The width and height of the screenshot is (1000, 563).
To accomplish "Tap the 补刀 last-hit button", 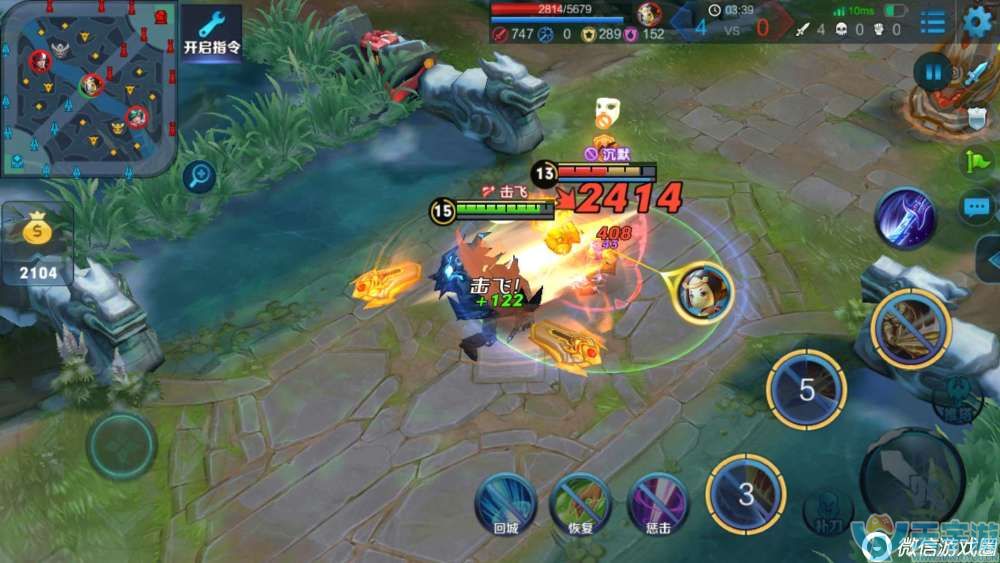I will click(826, 511).
